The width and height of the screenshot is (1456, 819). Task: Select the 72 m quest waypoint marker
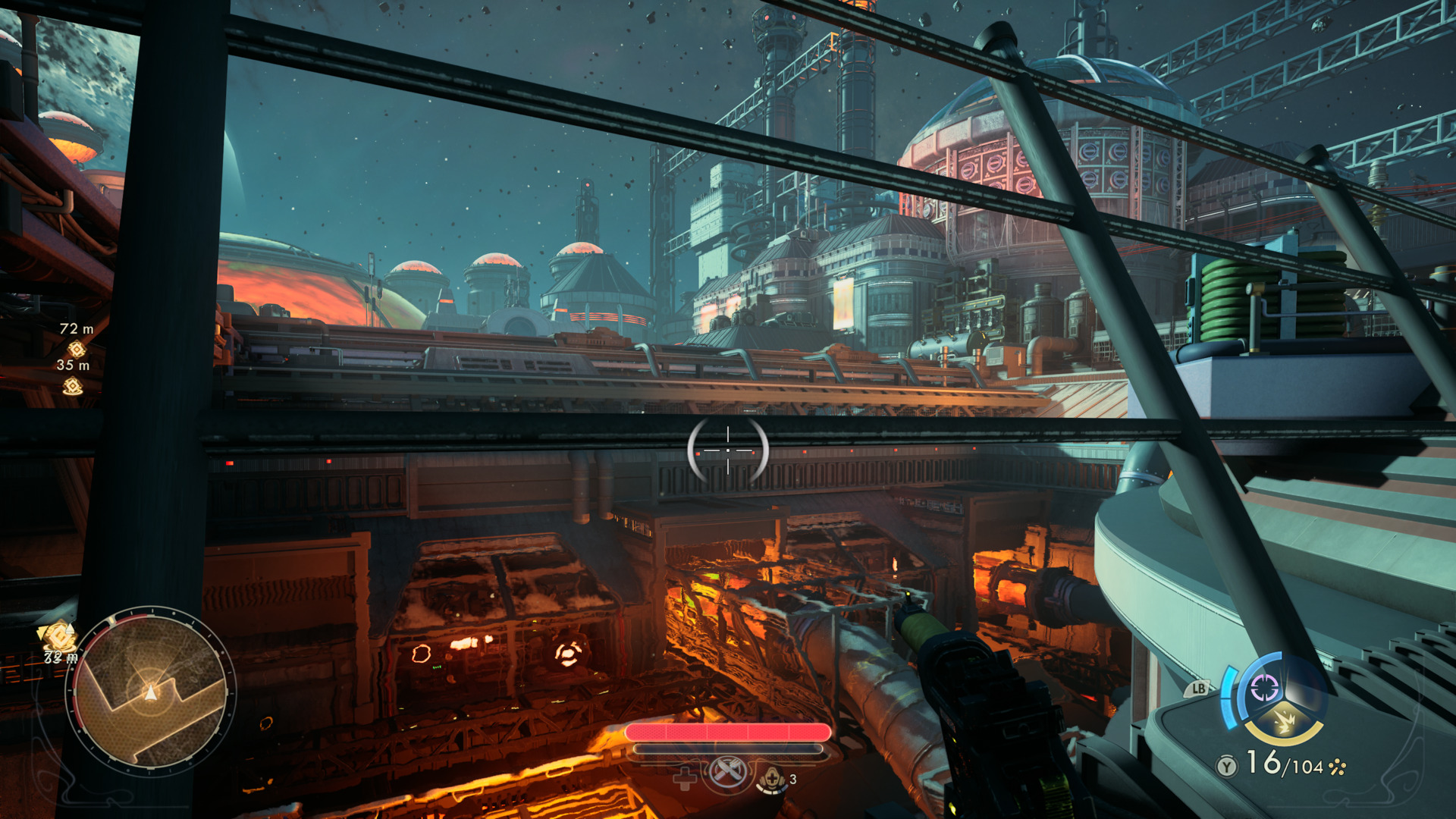[x=77, y=349]
